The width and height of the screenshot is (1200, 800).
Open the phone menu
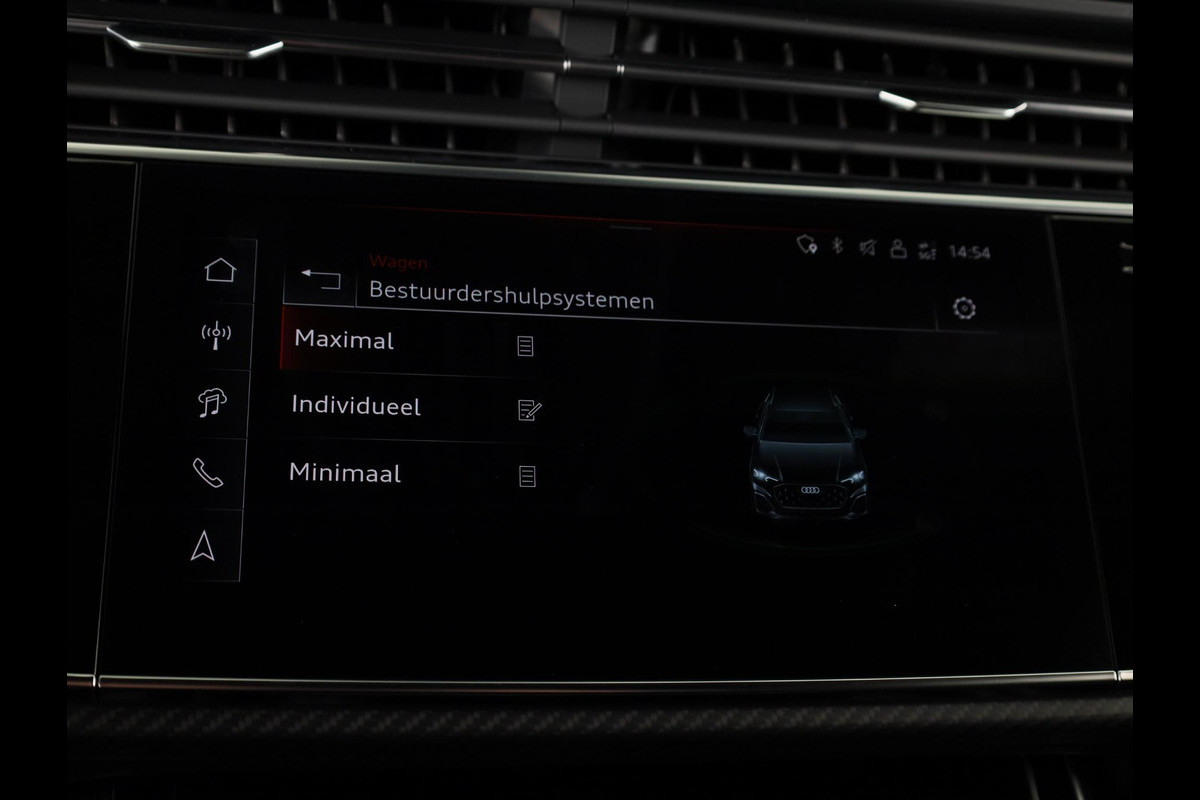[207, 473]
